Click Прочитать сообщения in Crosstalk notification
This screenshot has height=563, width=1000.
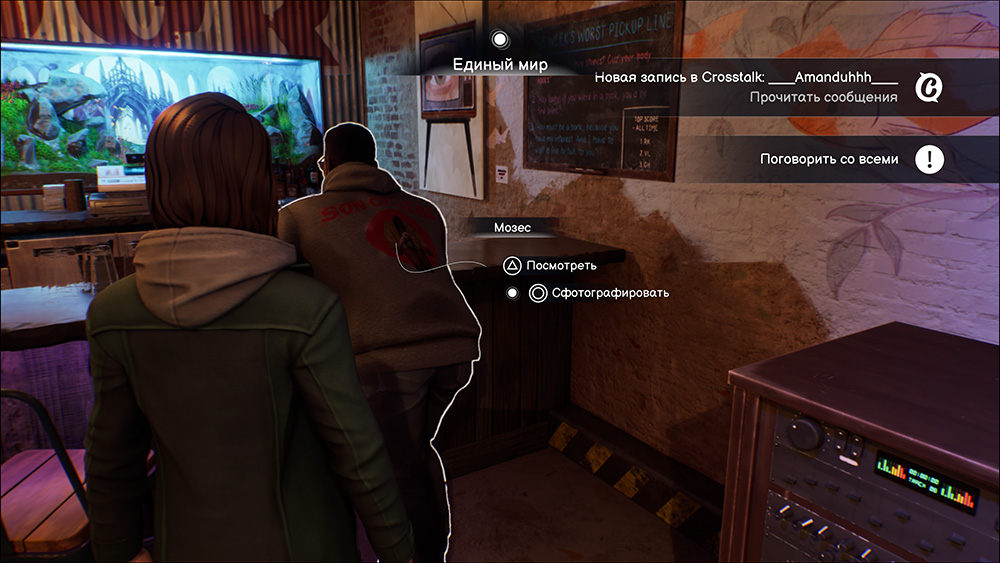[823, 97]
